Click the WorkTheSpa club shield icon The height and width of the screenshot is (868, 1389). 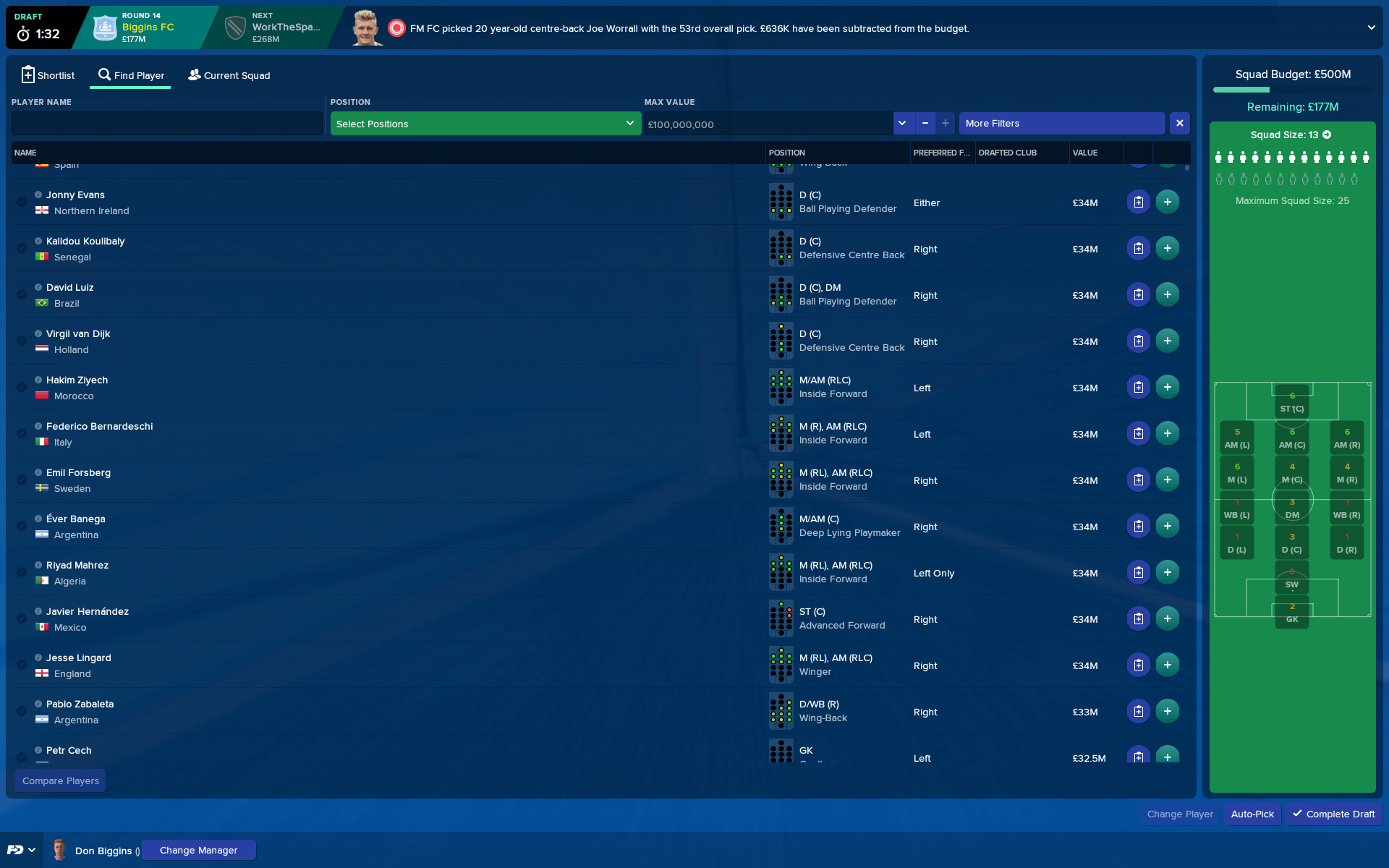234,27
